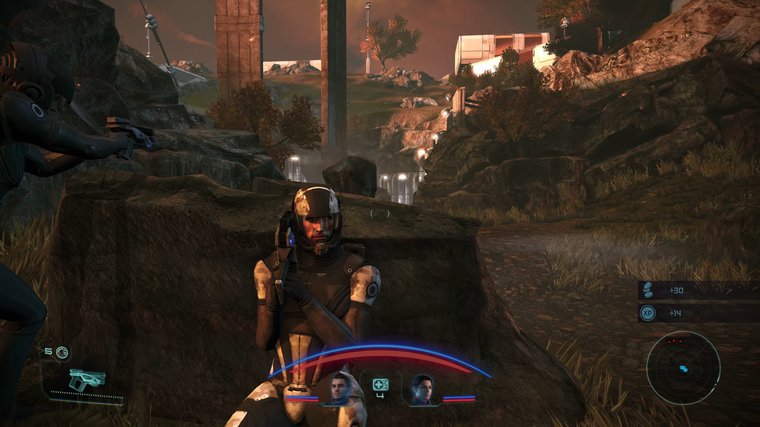
Task: Select the male squadmate portrait
Action: [x=337, y=388]
